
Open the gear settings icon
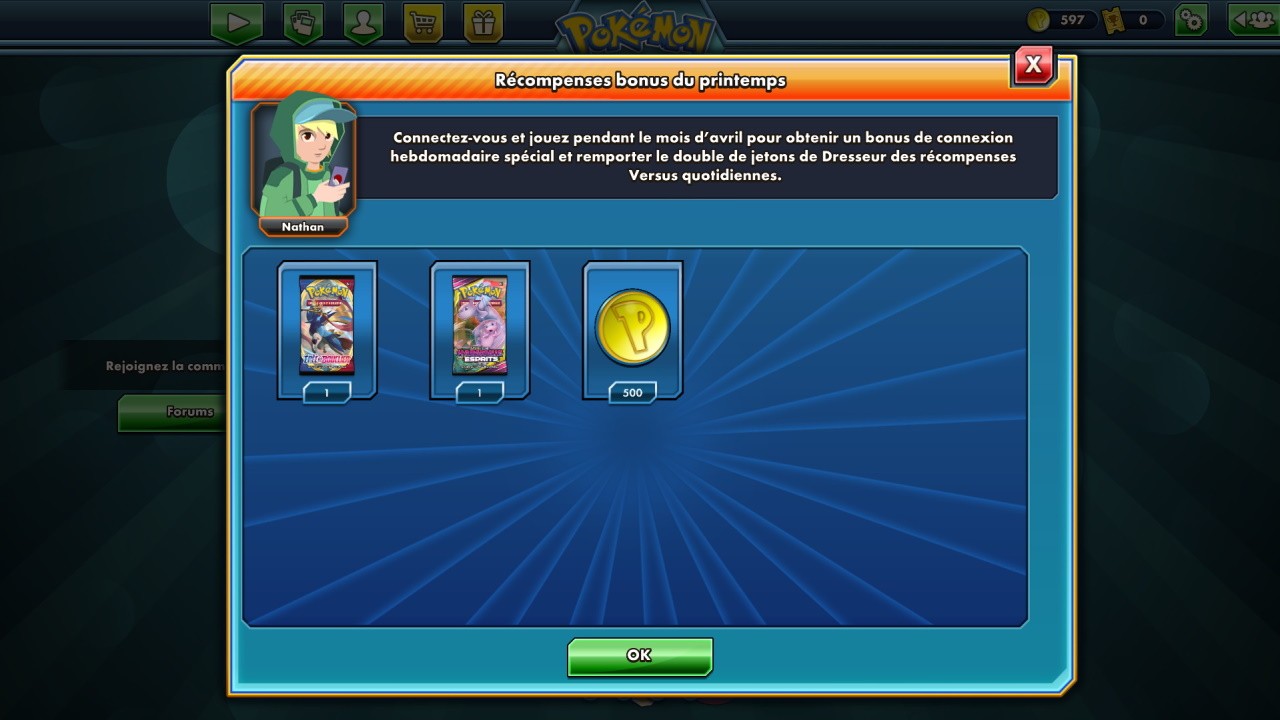tap(1191, 20)
